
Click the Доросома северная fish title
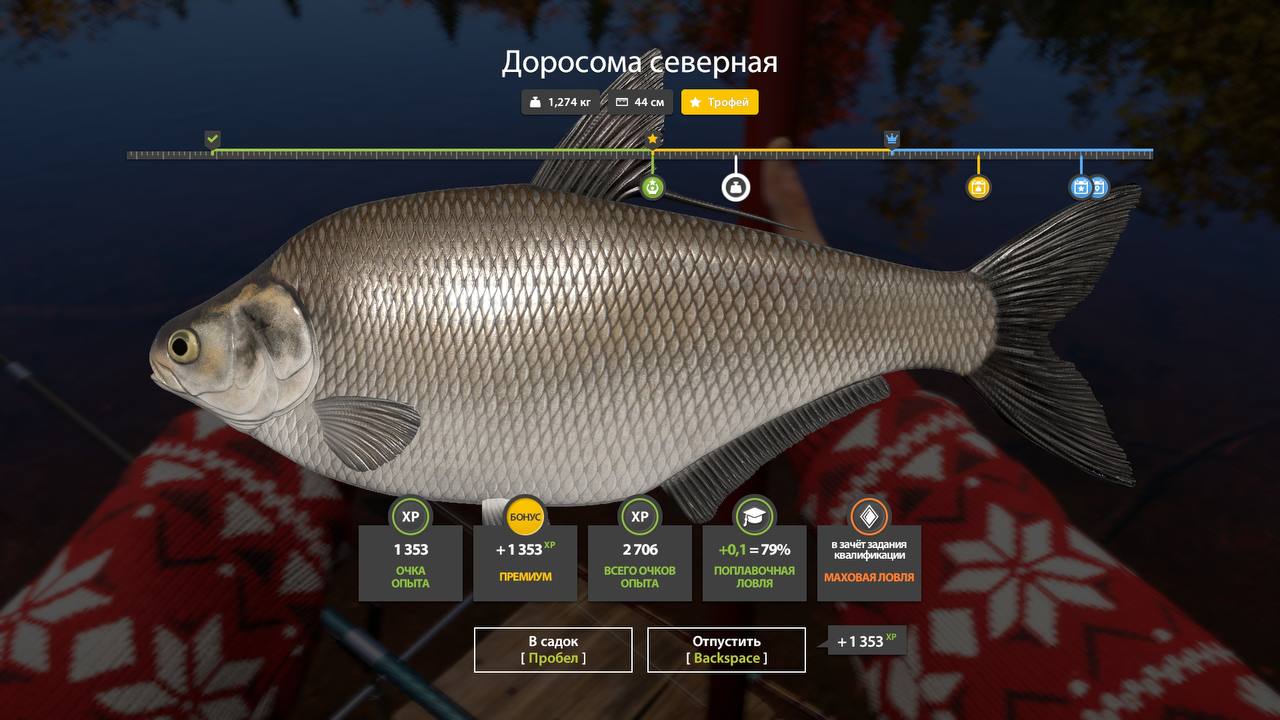640,62
